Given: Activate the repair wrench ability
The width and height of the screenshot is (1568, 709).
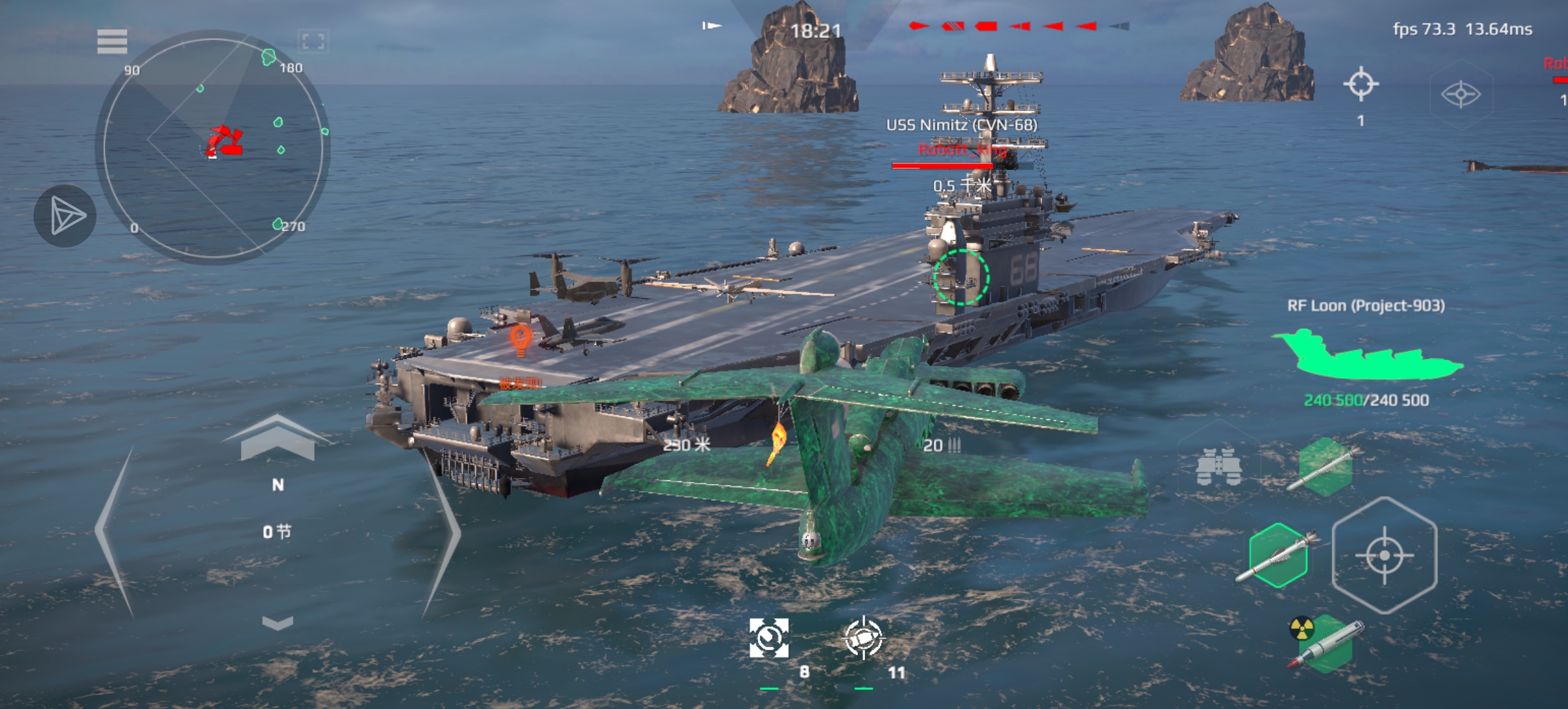Looking at the screenshot, I should click(769, 638).
